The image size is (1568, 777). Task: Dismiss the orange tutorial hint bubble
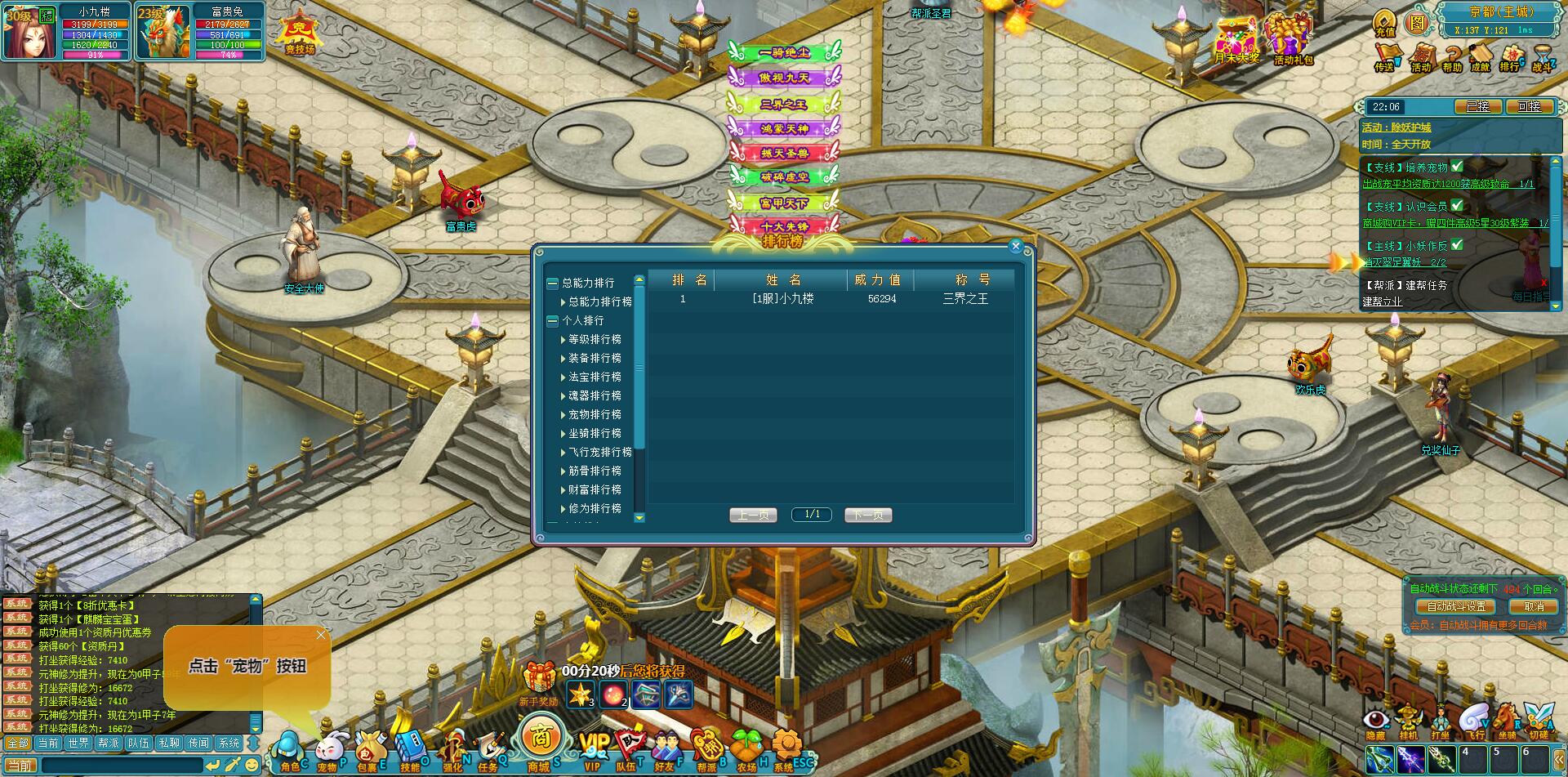(321, 635)
